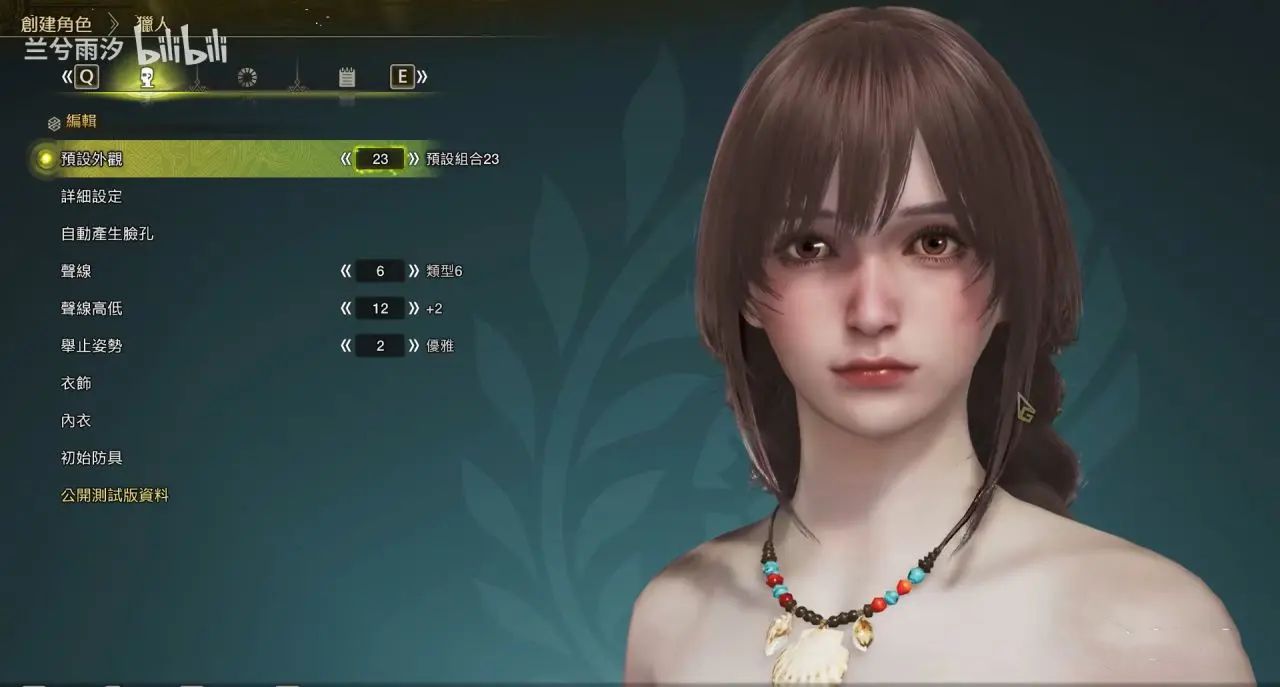
Task: Select the 預設外觀 preset appearance row
Action: click(92, 159)
